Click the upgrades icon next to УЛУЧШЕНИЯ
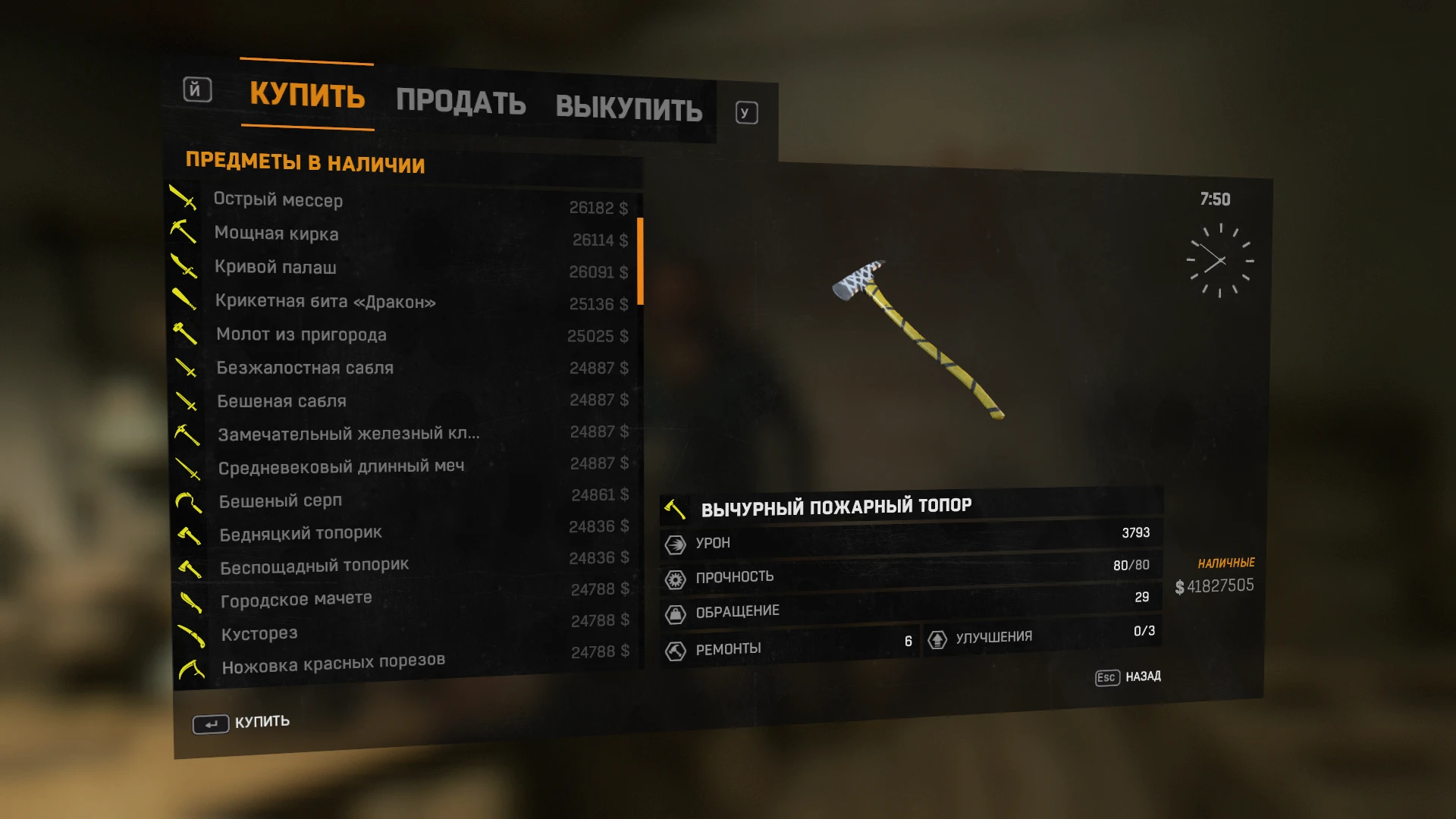Viewport: 1456px width, 819px height. pos(940,639)
